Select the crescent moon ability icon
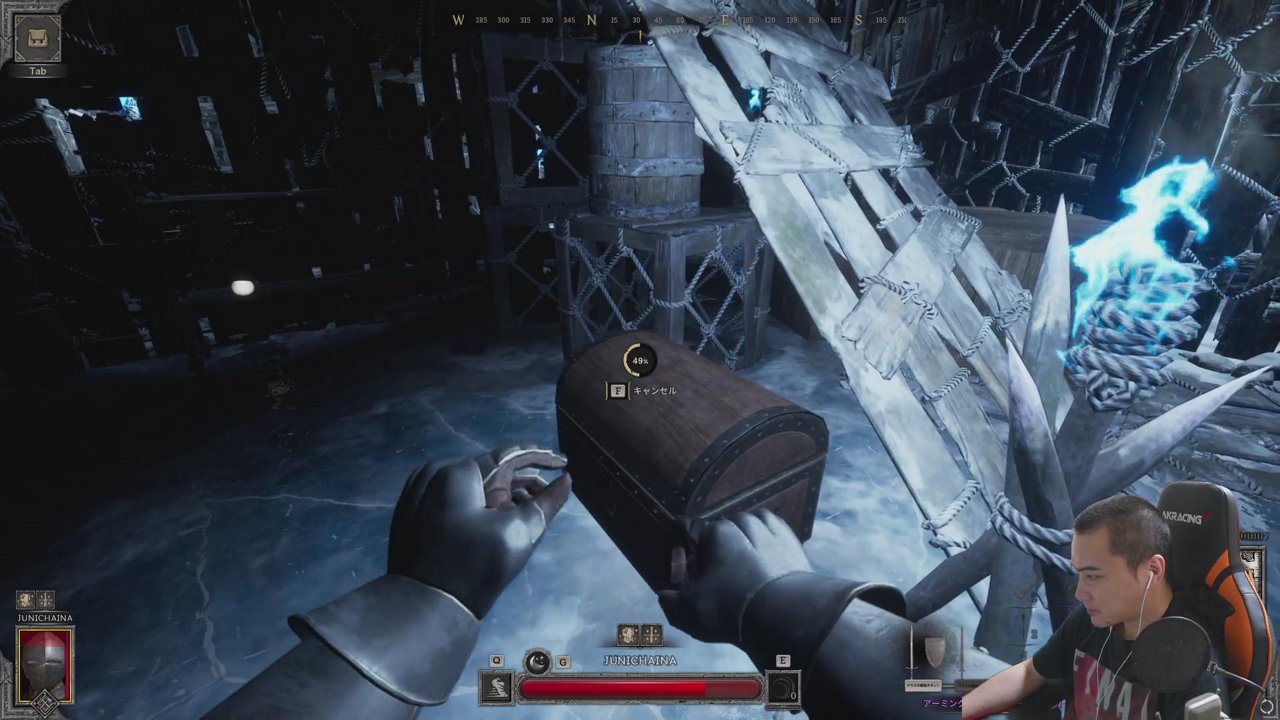 click(538, 661)
